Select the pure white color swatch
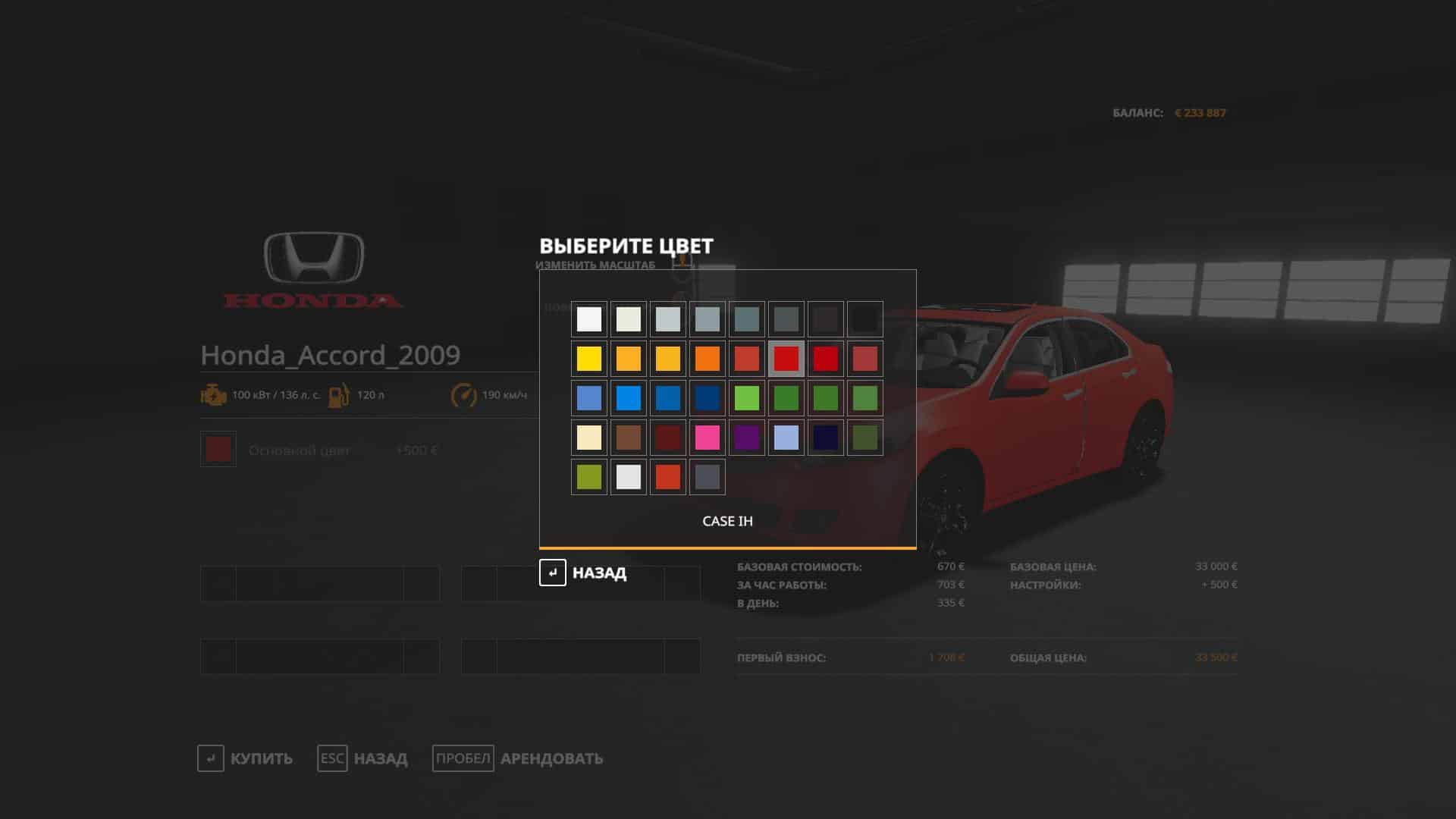Image resolution: width=1456 pixels, height=819 pixels. tap(589, 319)
